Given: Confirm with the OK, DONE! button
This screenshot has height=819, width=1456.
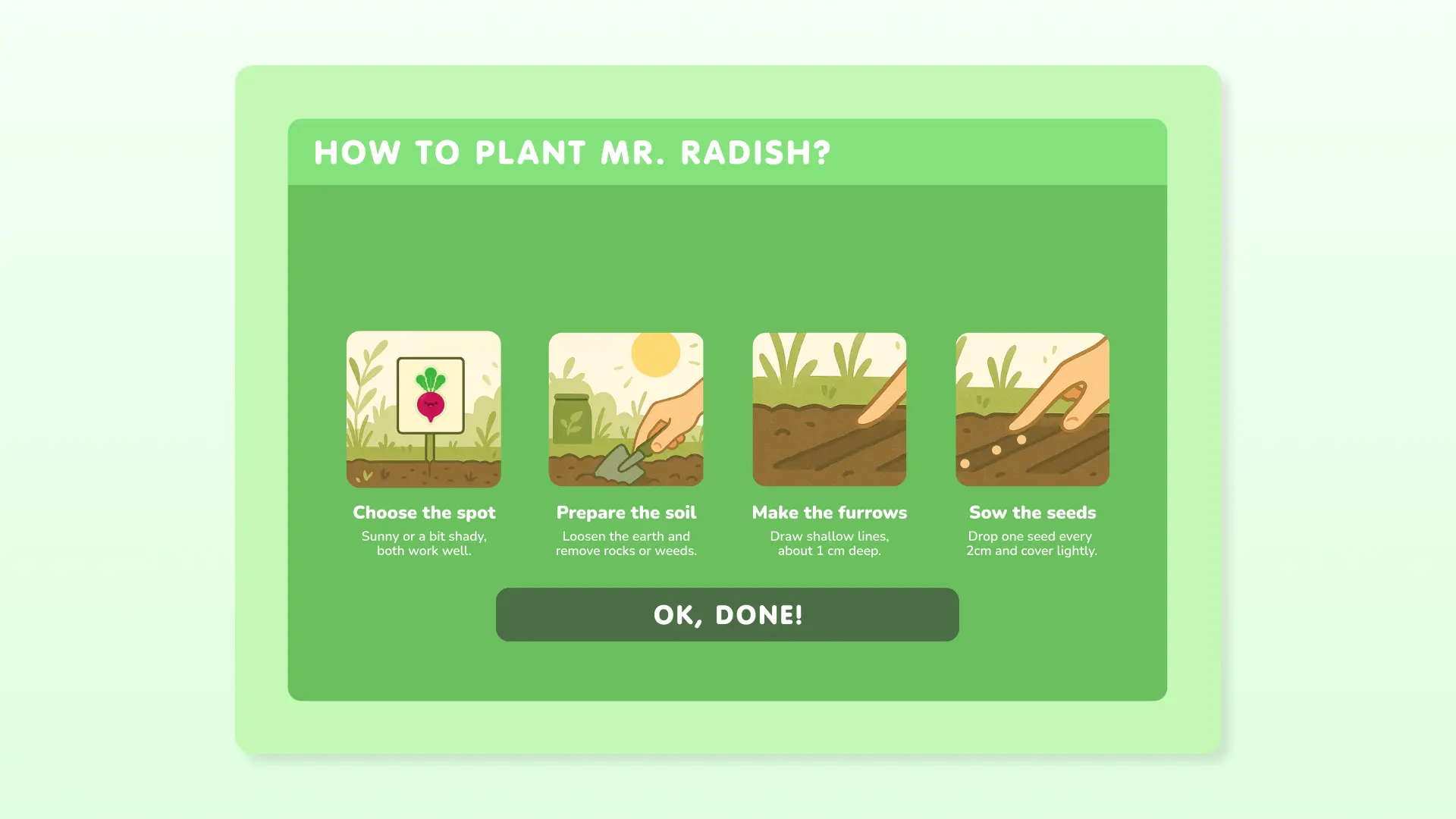Looking at the screenshot, I should pos(727,614).
